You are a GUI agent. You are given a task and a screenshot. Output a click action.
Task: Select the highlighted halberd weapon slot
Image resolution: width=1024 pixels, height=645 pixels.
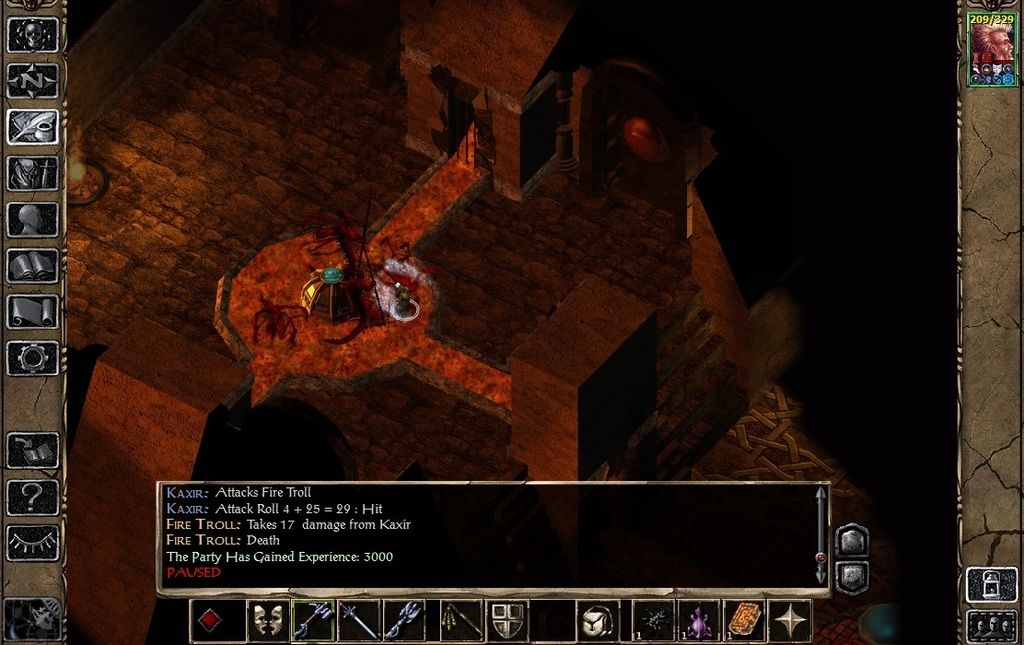[x=313, y=621]
